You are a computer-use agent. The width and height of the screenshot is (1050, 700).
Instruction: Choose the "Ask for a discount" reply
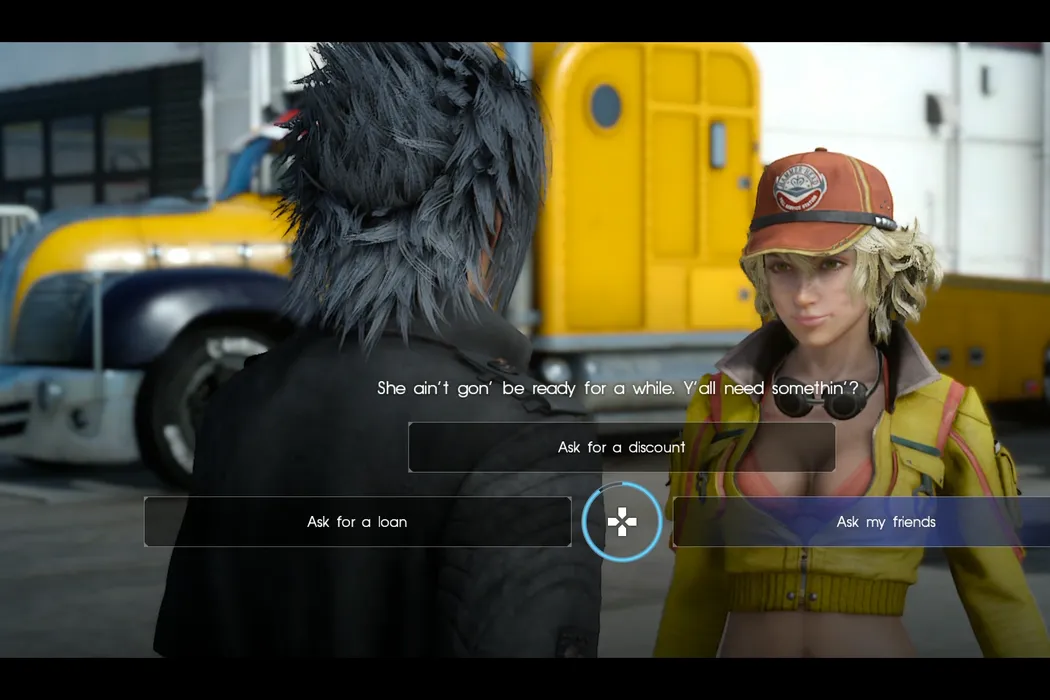click(x=621, y=447)
